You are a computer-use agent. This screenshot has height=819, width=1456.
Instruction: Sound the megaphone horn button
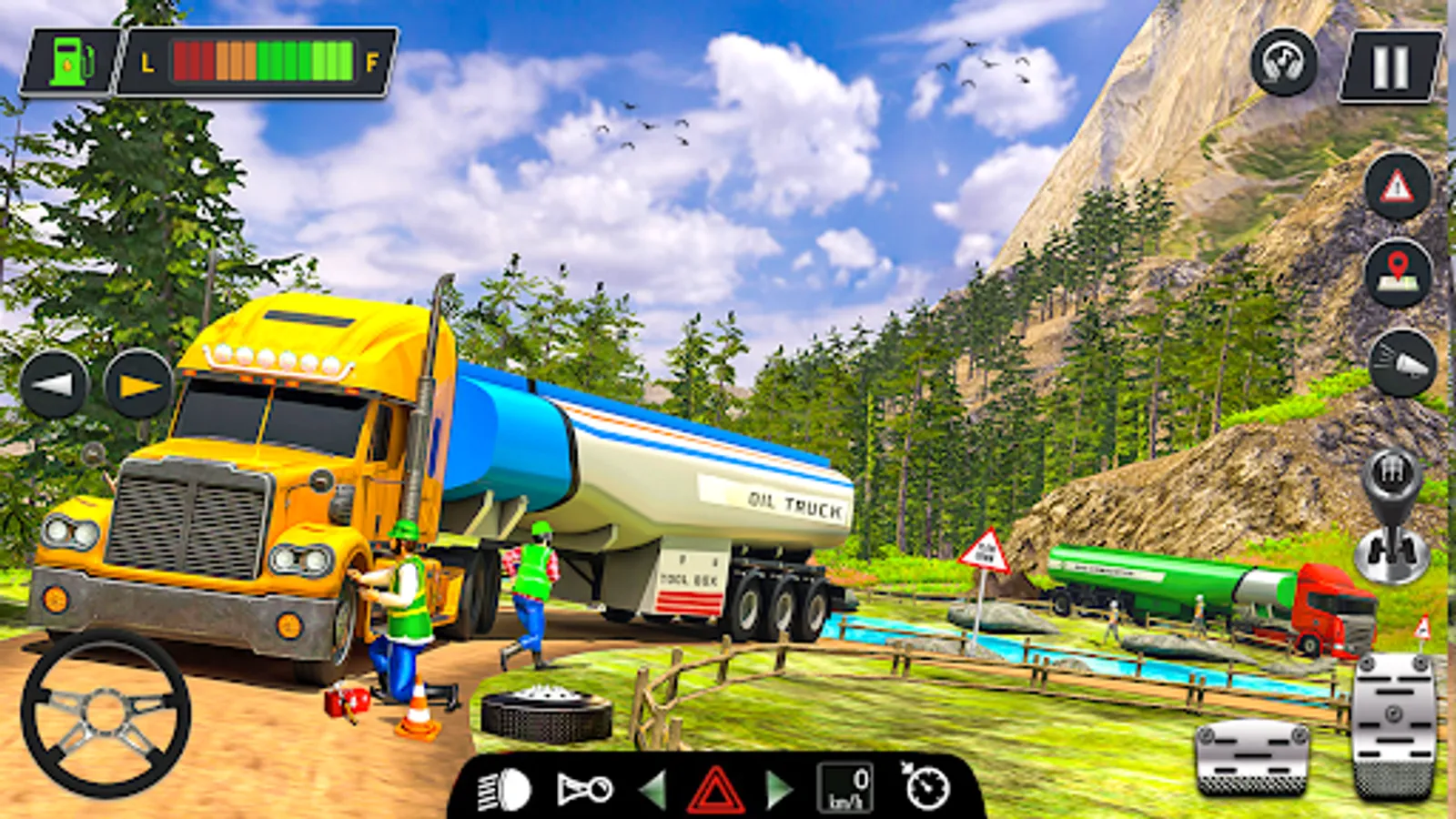coord(1402,364)
